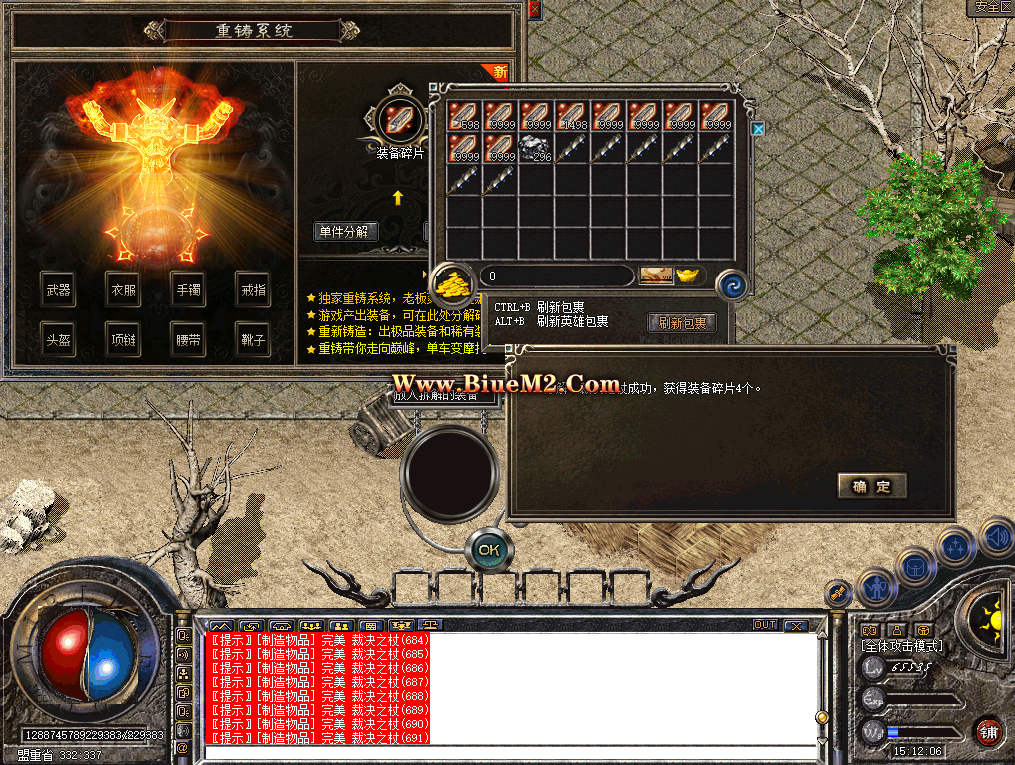Click the chat text input field
The width and height of the screenshot is (1015, 765).
pyautogui.click(x=510, y=752)
